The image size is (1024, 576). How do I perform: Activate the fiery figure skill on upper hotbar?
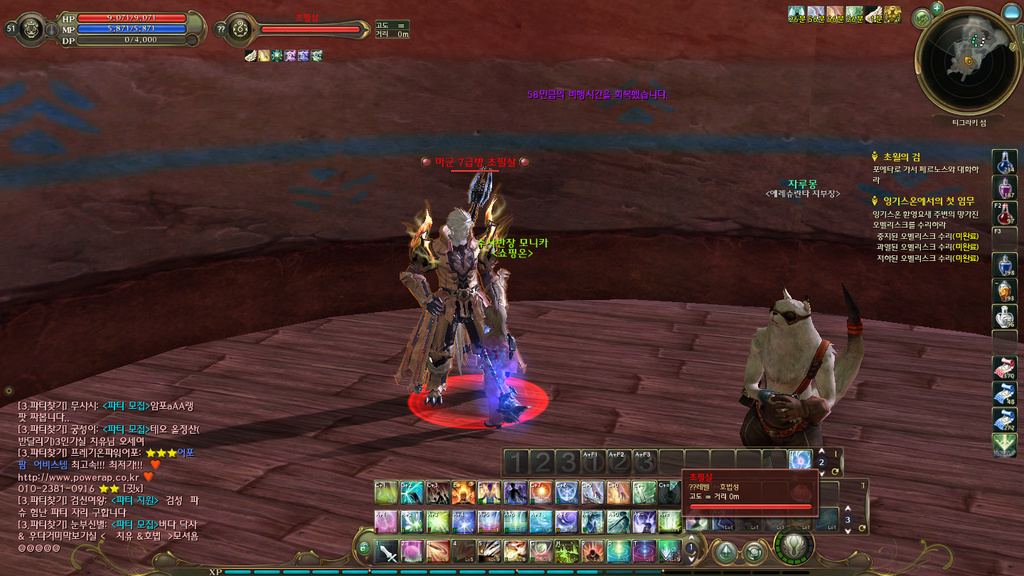pyautogui.click(x=462, y=493)
